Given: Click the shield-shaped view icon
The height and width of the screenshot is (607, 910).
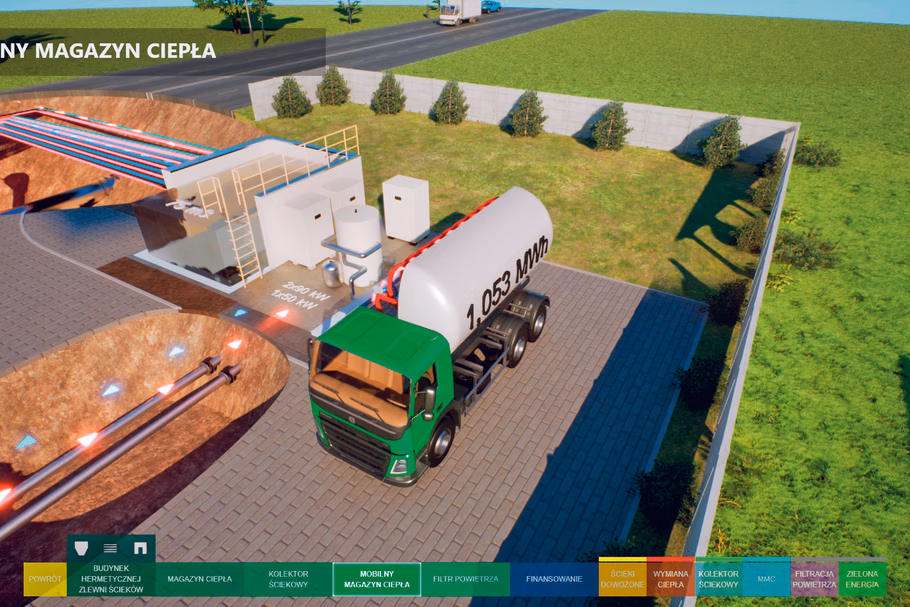Looking at the screenshot, I should [82, 548].
